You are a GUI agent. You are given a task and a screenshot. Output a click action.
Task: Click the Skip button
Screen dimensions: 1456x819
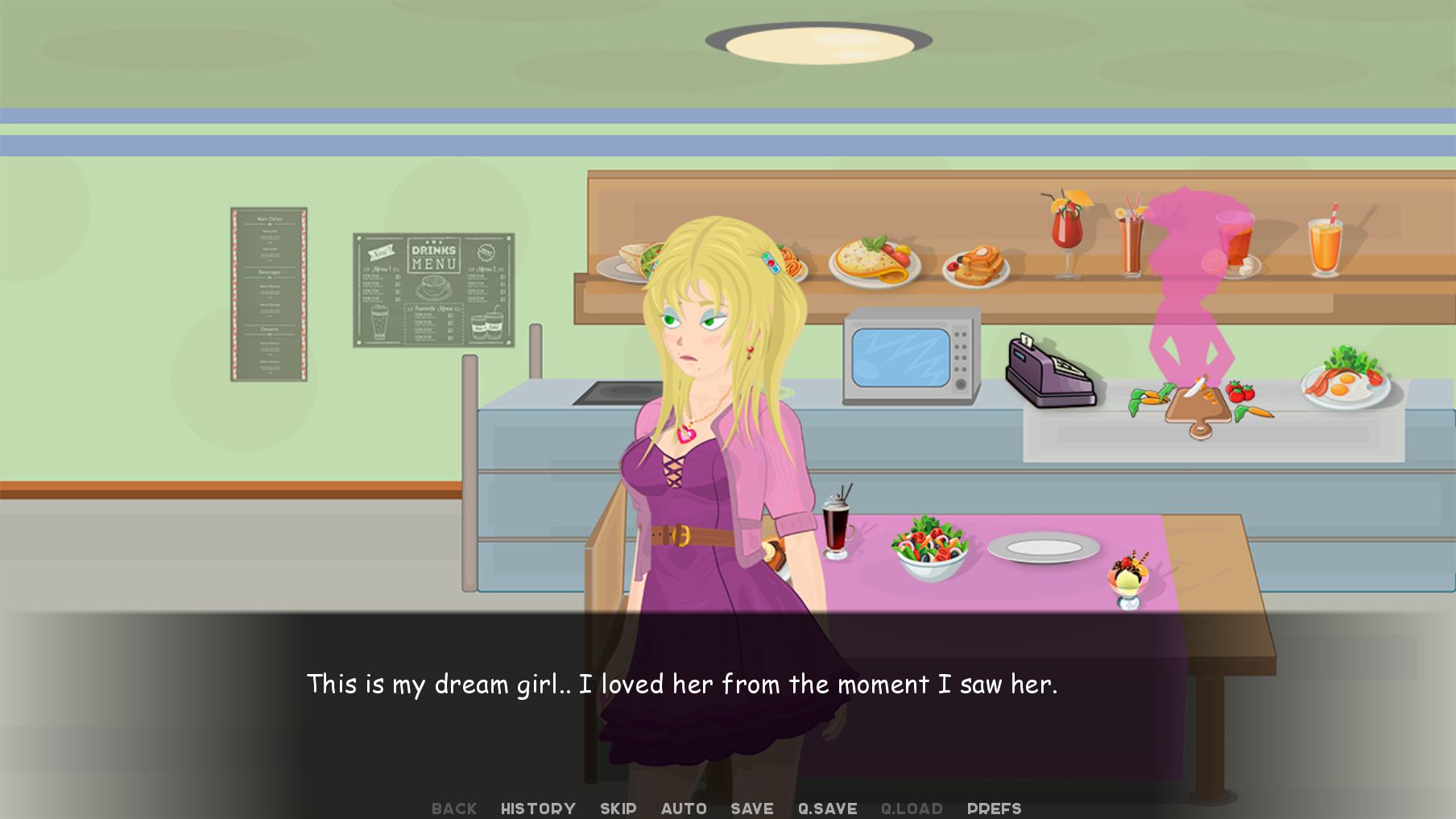(618, 809)
